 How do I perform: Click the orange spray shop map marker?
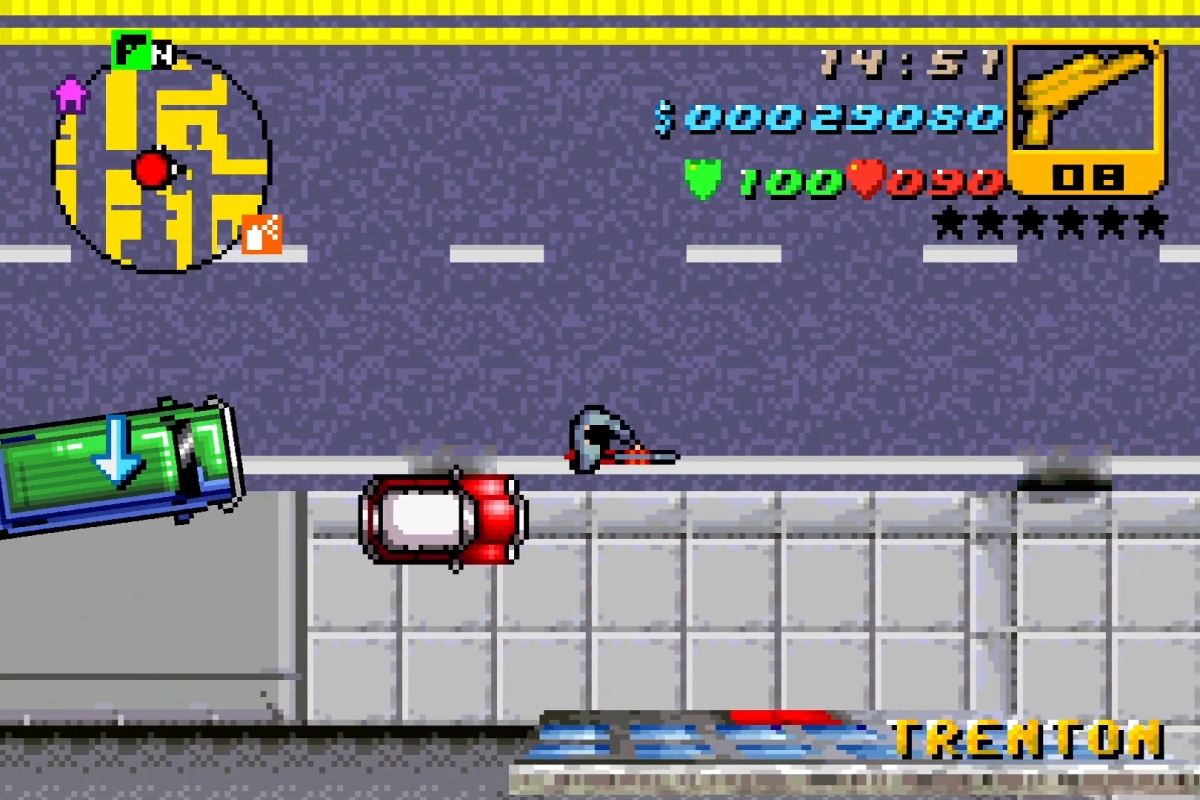(x=262, y=234)
